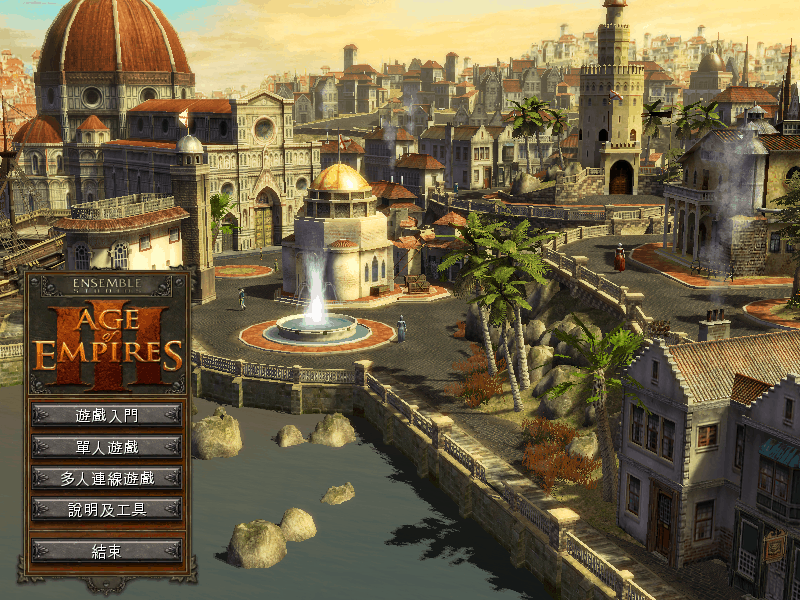Choose 多人連線遊戲 multiplayer option

click(106, 478)
